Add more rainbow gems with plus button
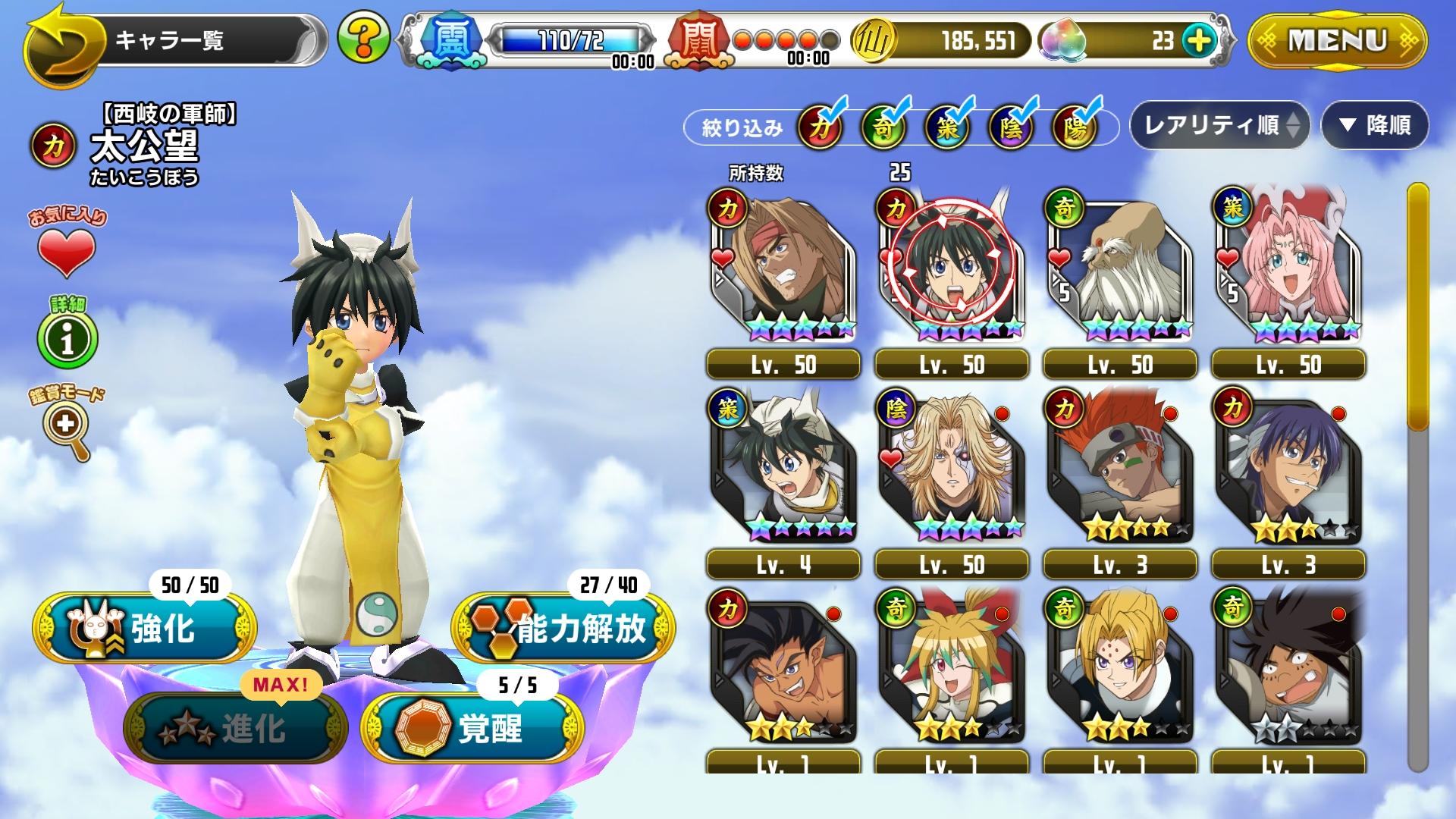Image resolution: width=1456 pixels, height=819 pixels. point(1198,40)
